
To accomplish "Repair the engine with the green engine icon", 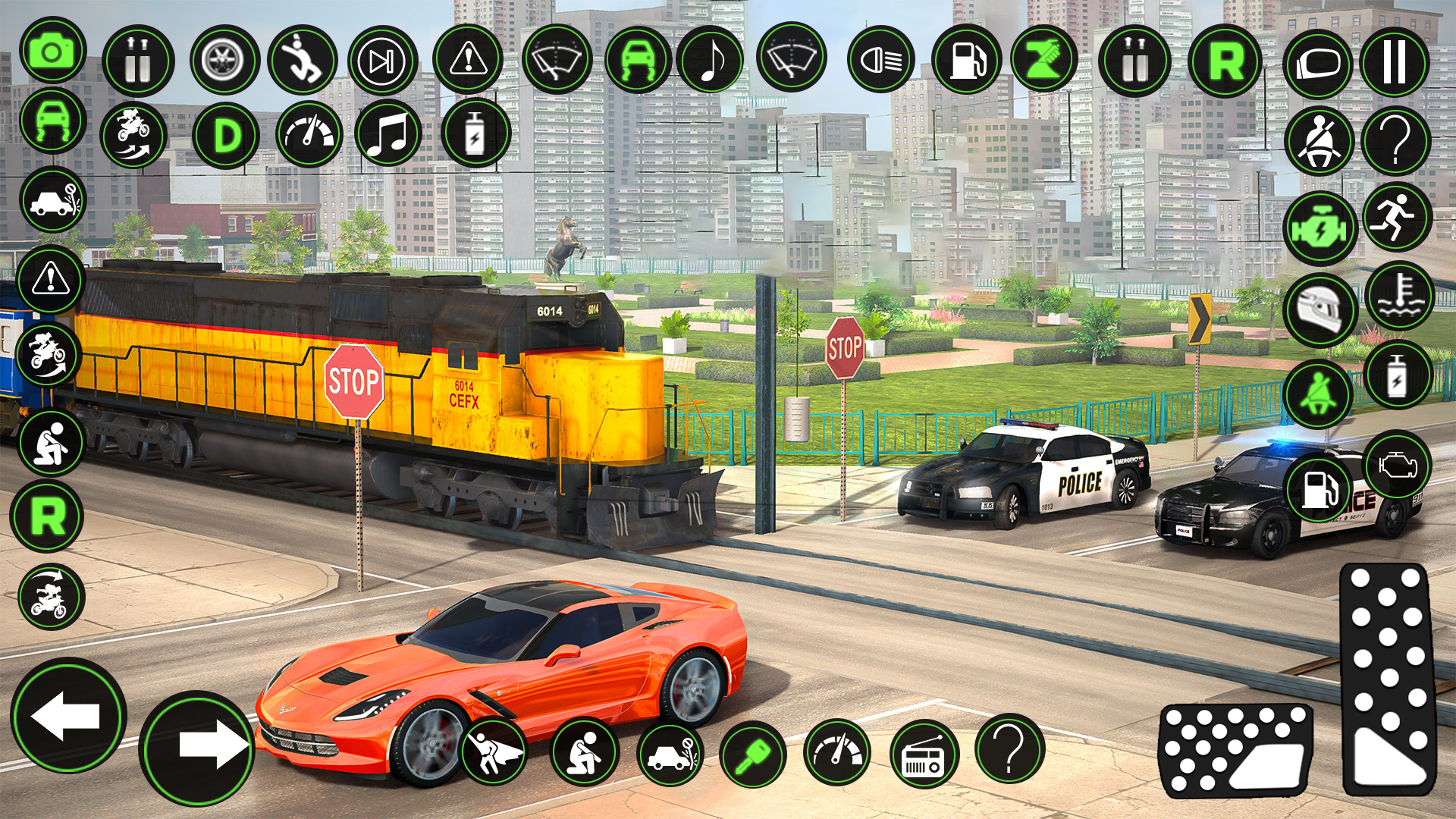I will pyautogui.click(x=1320, y=226).
